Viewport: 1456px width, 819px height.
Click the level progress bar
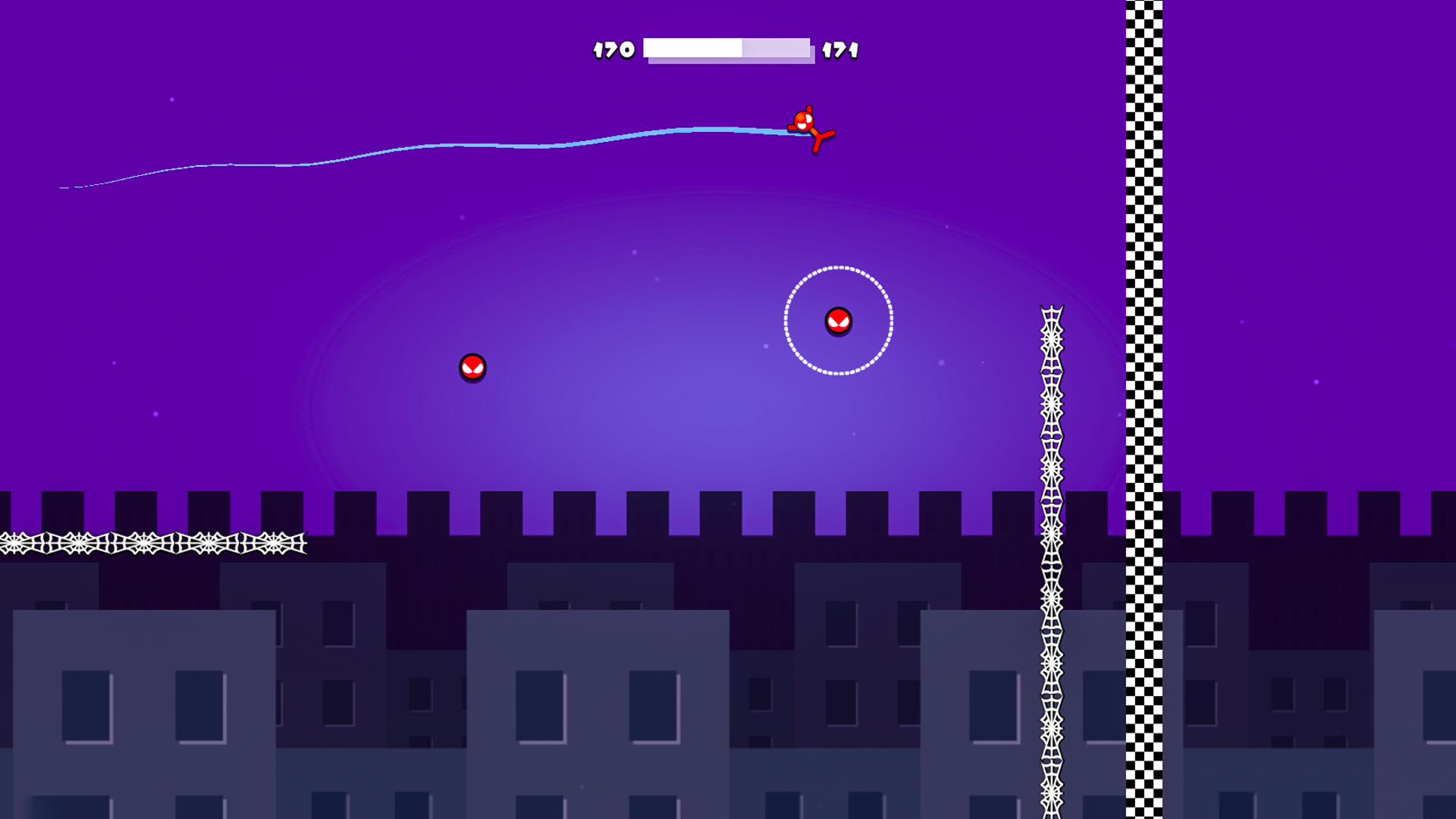pos(728,50)
